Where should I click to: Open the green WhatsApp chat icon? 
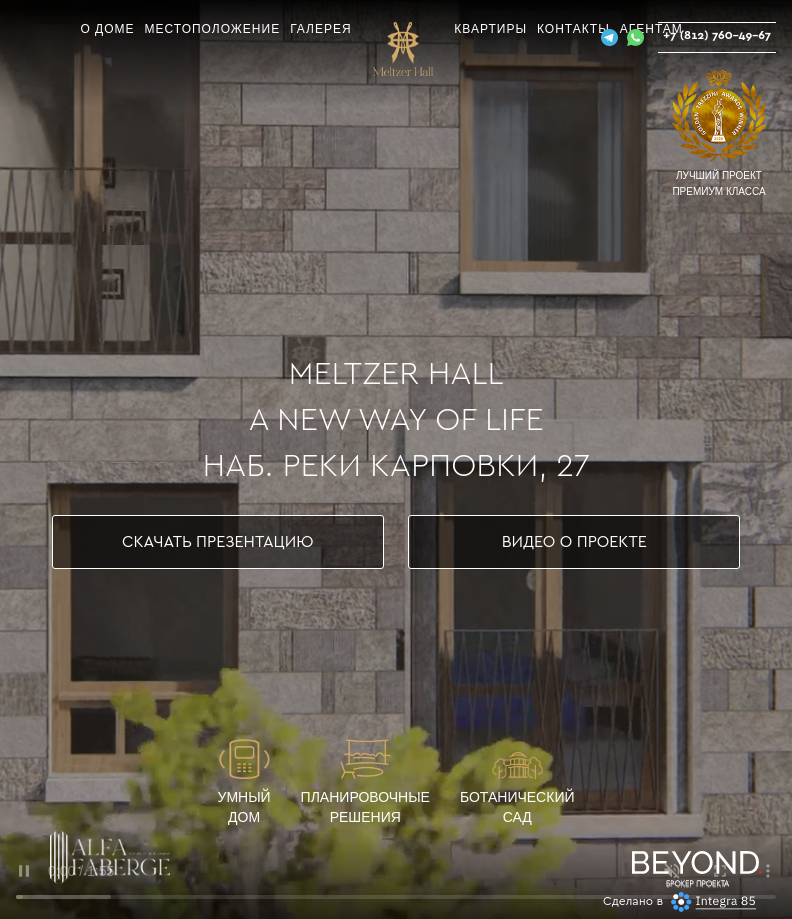tap(635, 38)
